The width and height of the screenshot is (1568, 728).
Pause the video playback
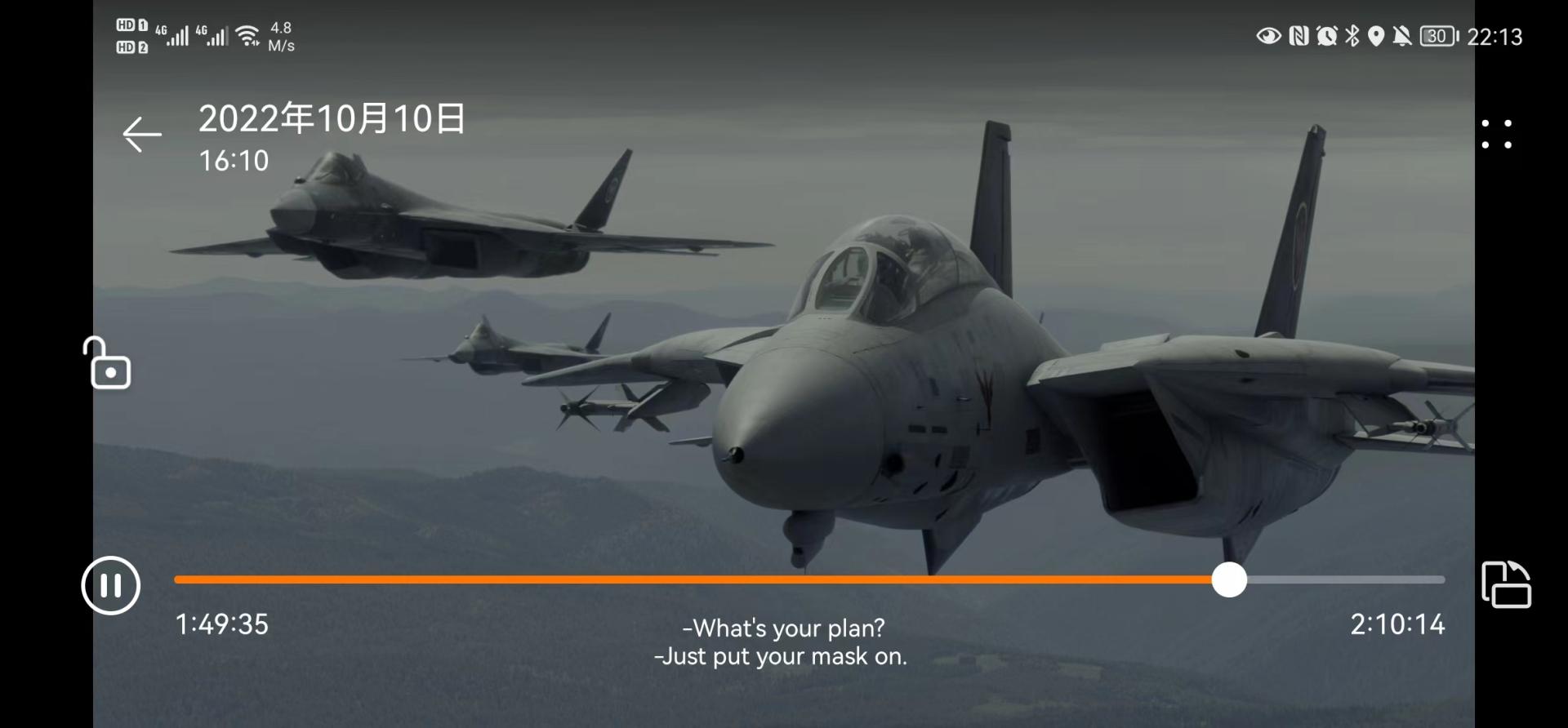click(111, 585)
